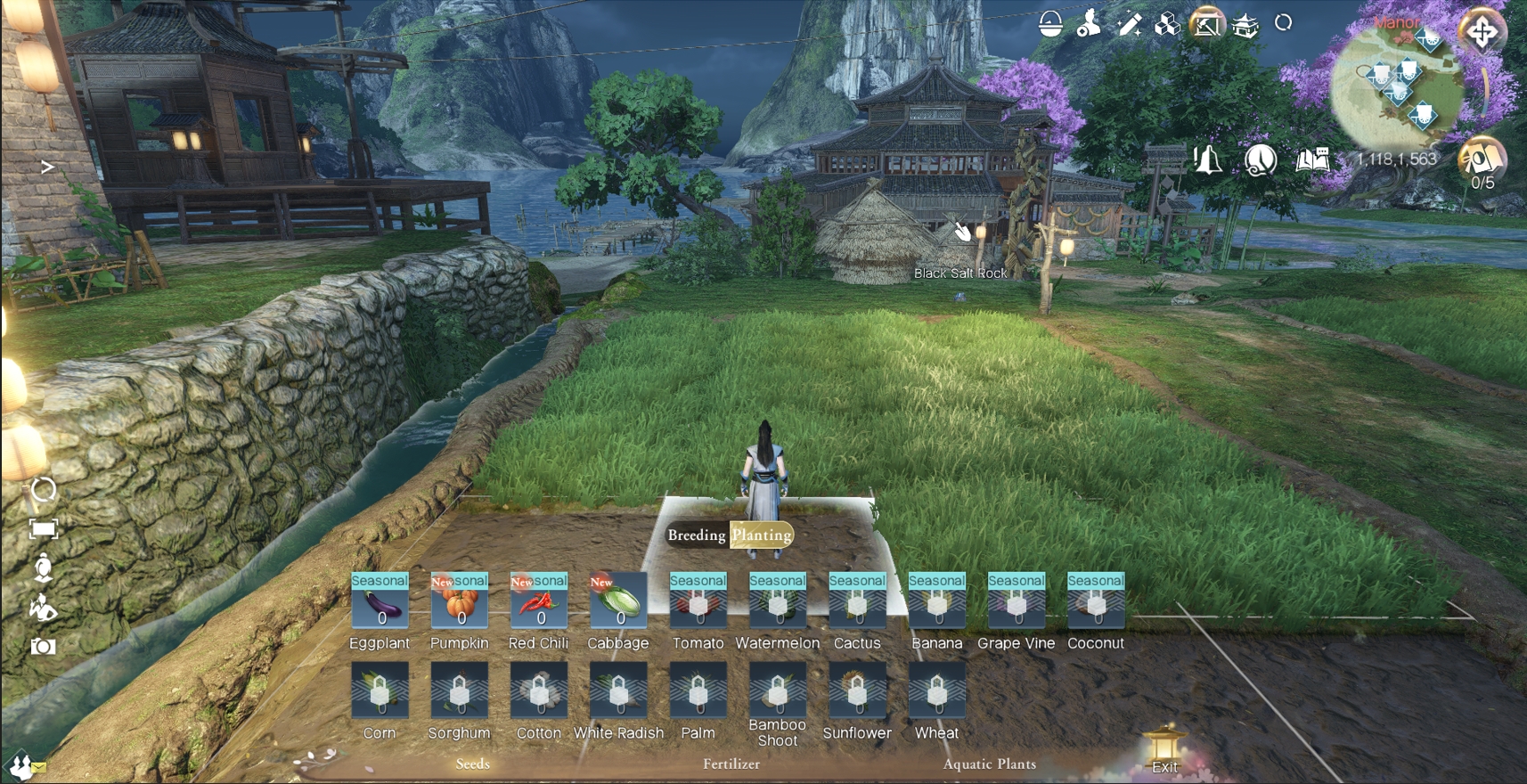1527x784 pixels.
Task: Select the Red Chili seed
Action: (538, 602)
